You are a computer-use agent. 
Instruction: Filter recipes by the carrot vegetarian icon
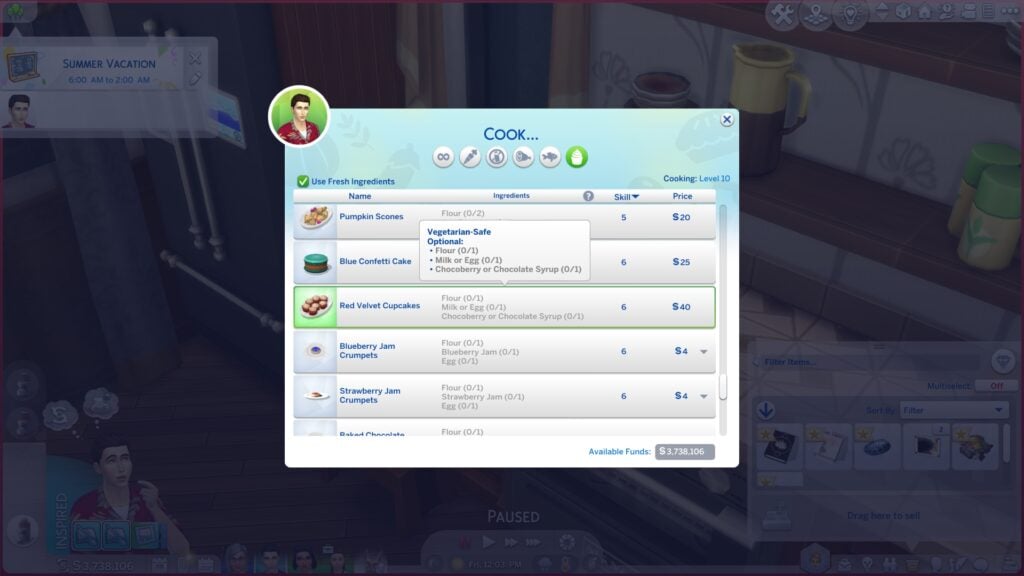coord(470,157)
